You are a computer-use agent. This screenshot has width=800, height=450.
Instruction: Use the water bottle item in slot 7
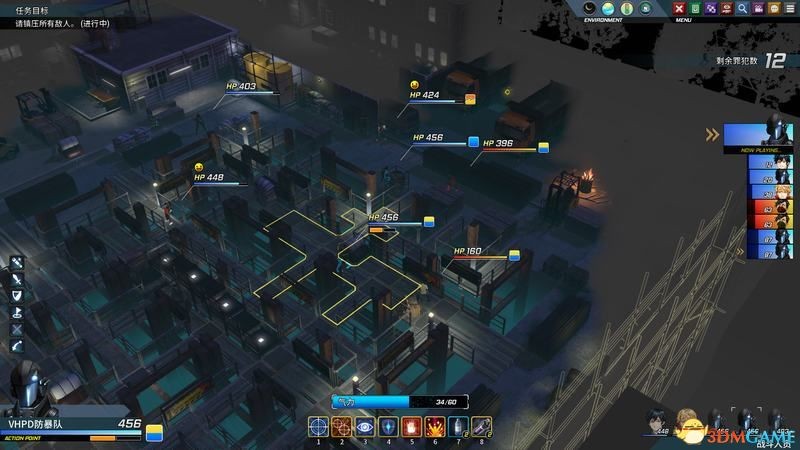(458, 427)
